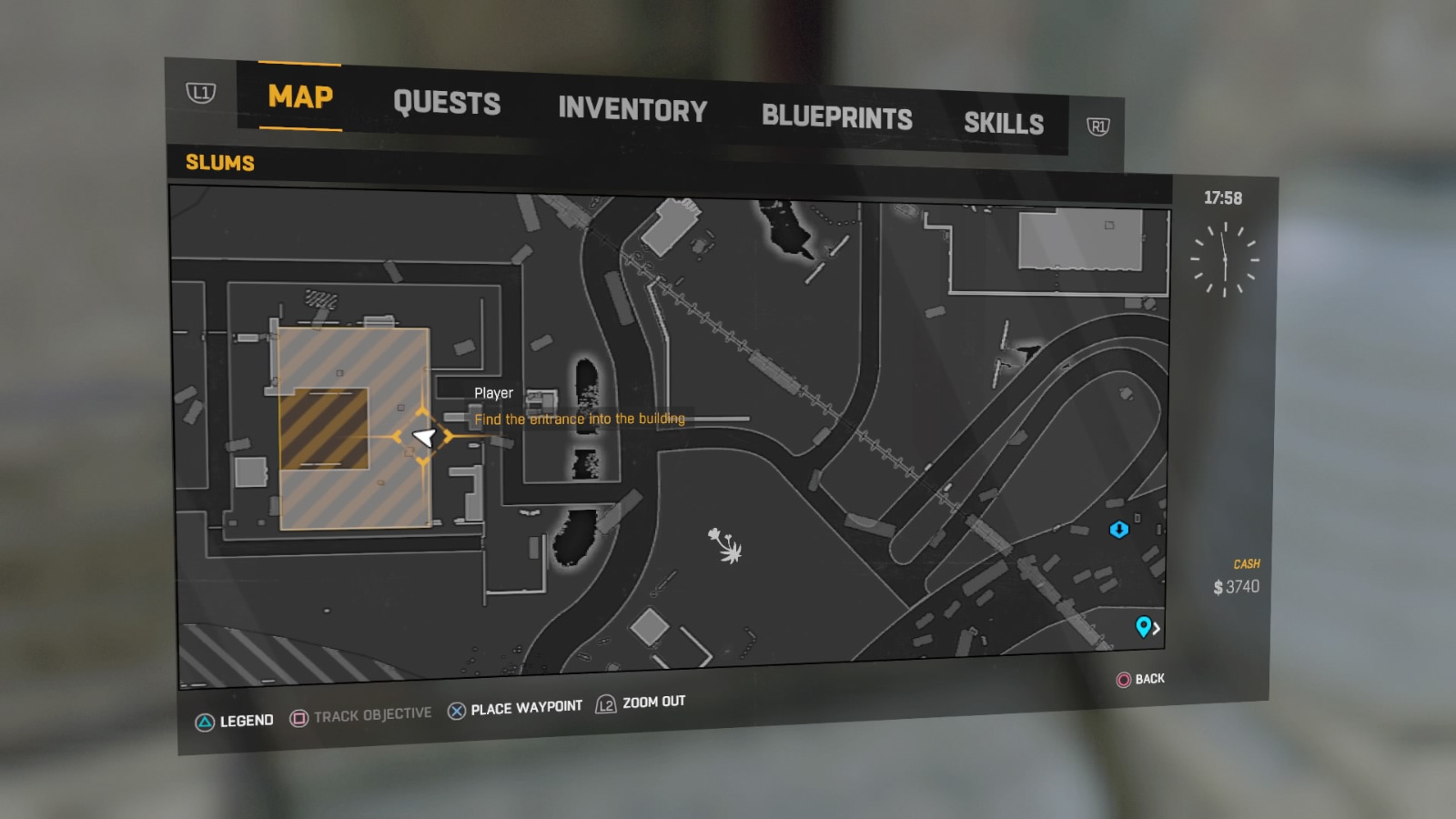Switch to the QUESTS tab
Image resolution: width=1456 pixels, height=819 pixels.
tap(448, 103)
